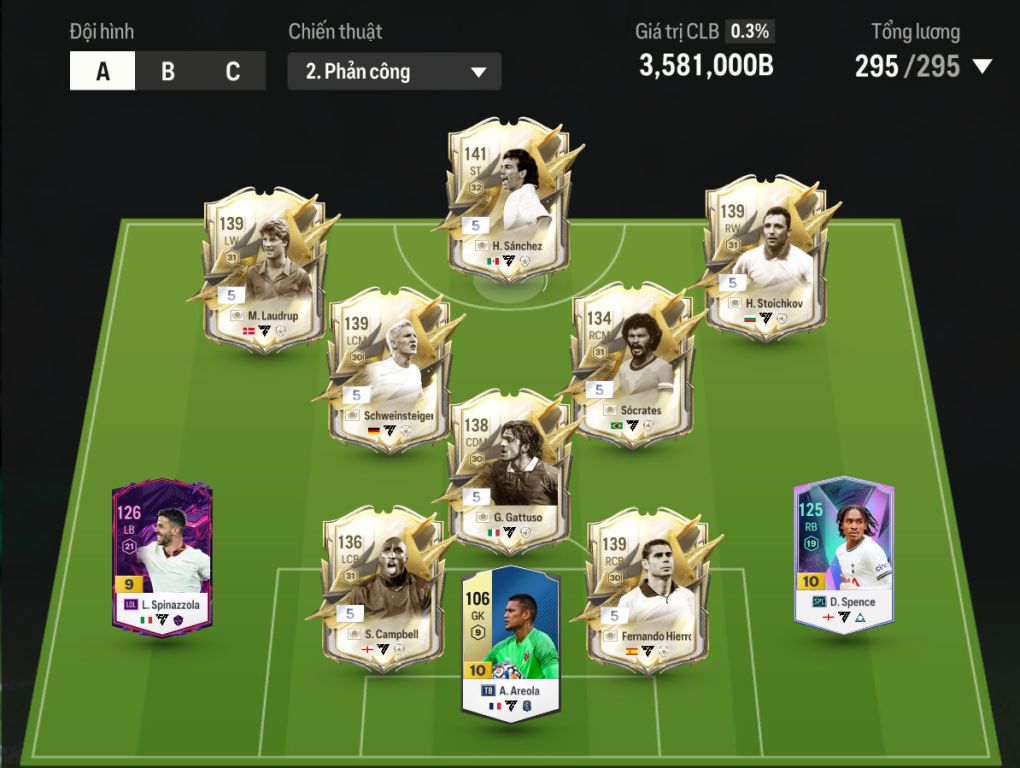Select L. Spinazzola left-back card
This screenshot has width=1020, height=768.
[x=162, y=557]
